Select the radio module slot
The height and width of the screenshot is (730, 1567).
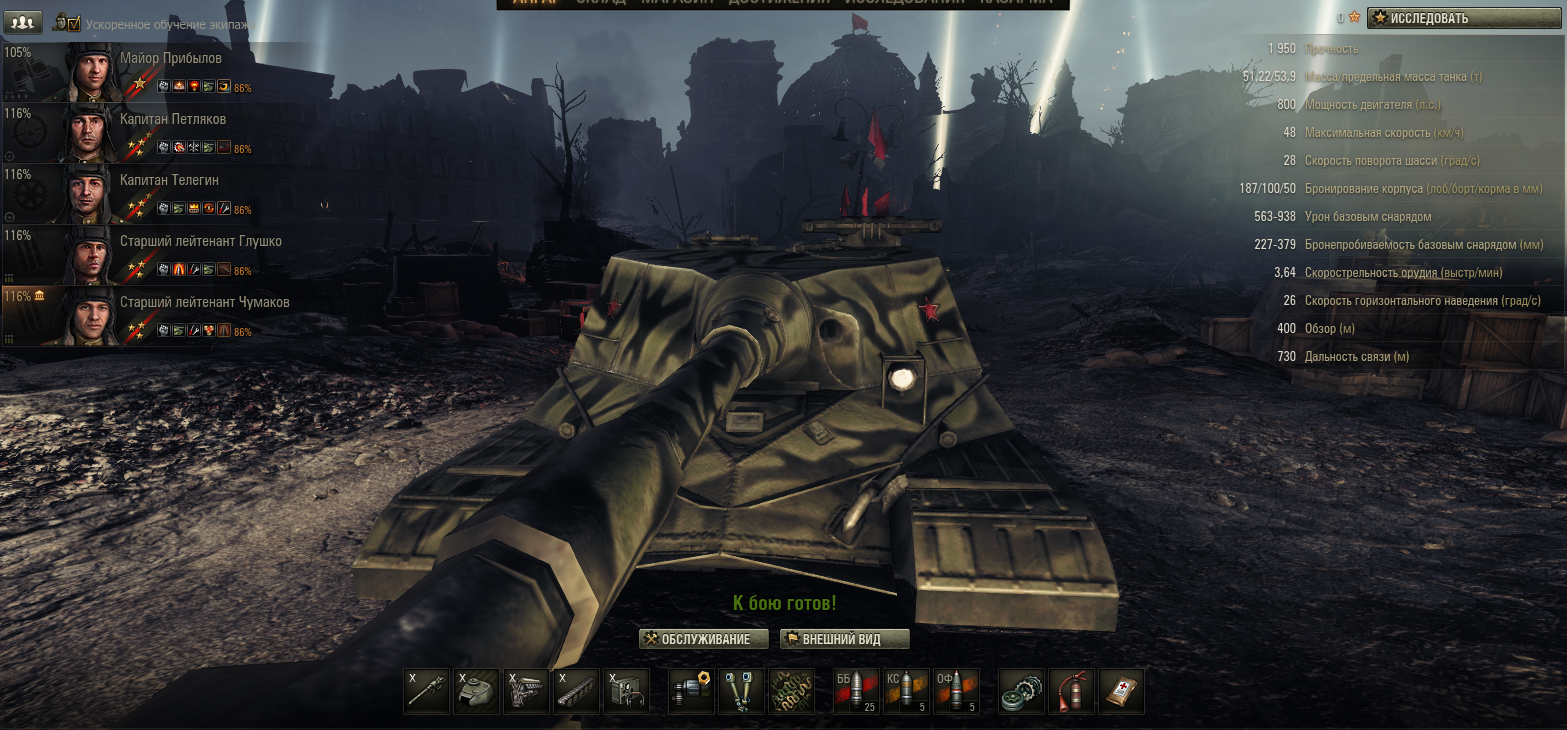point(626,691)
